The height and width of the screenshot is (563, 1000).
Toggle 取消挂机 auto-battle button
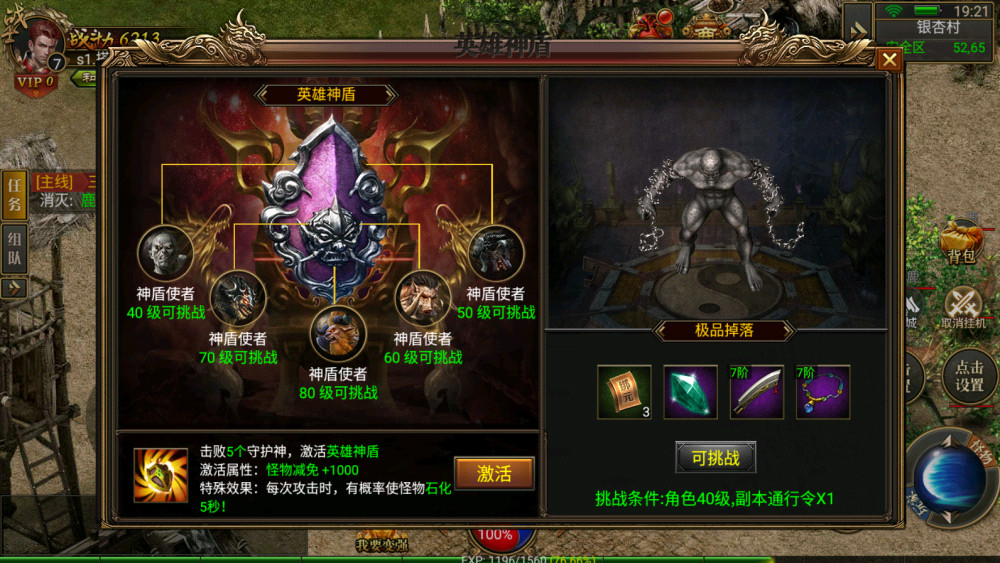pos(963,305)
